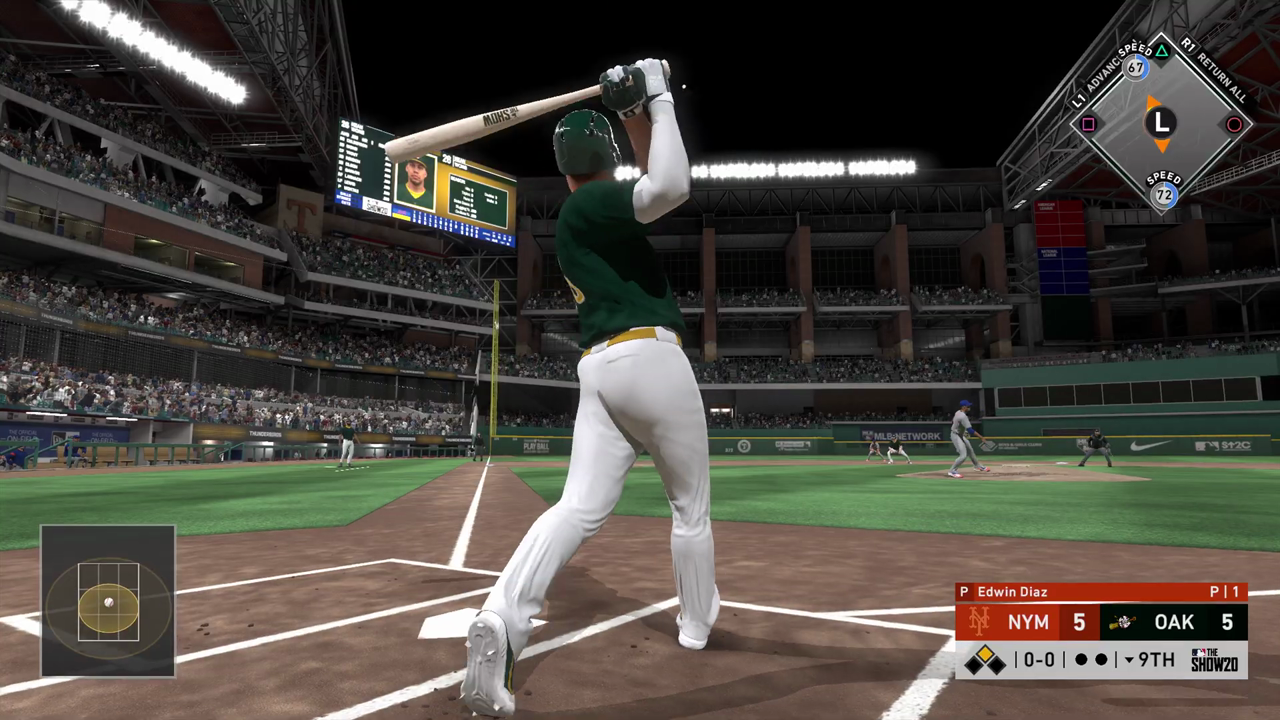Click the orange down arrow below the L stick
Screen dimensions: 1280x720
coord(1163,146)
